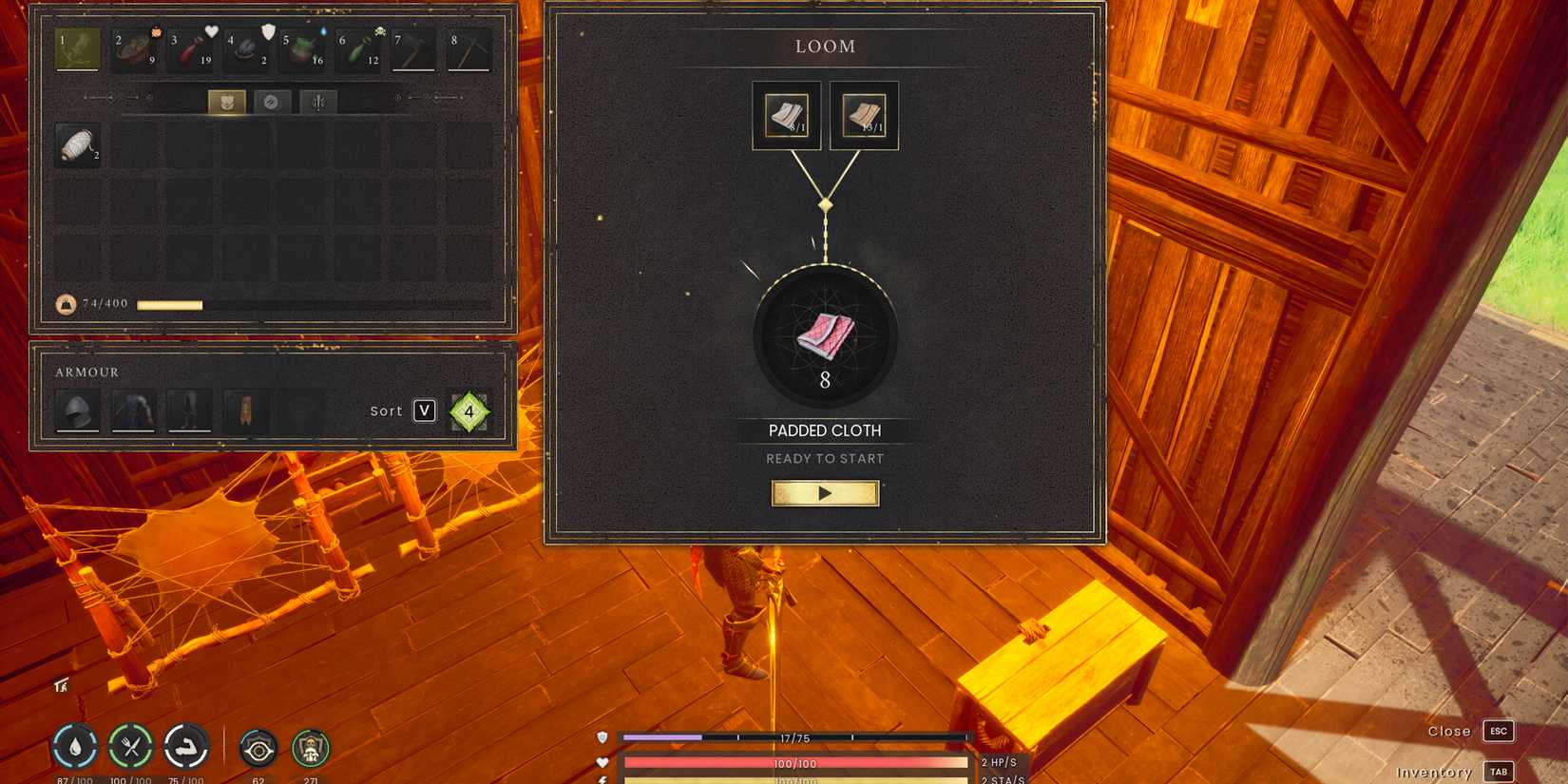Select the second cloth recipe ingredient slot
The width and height of the screenshot is (1568, 784).
[863, 114]
